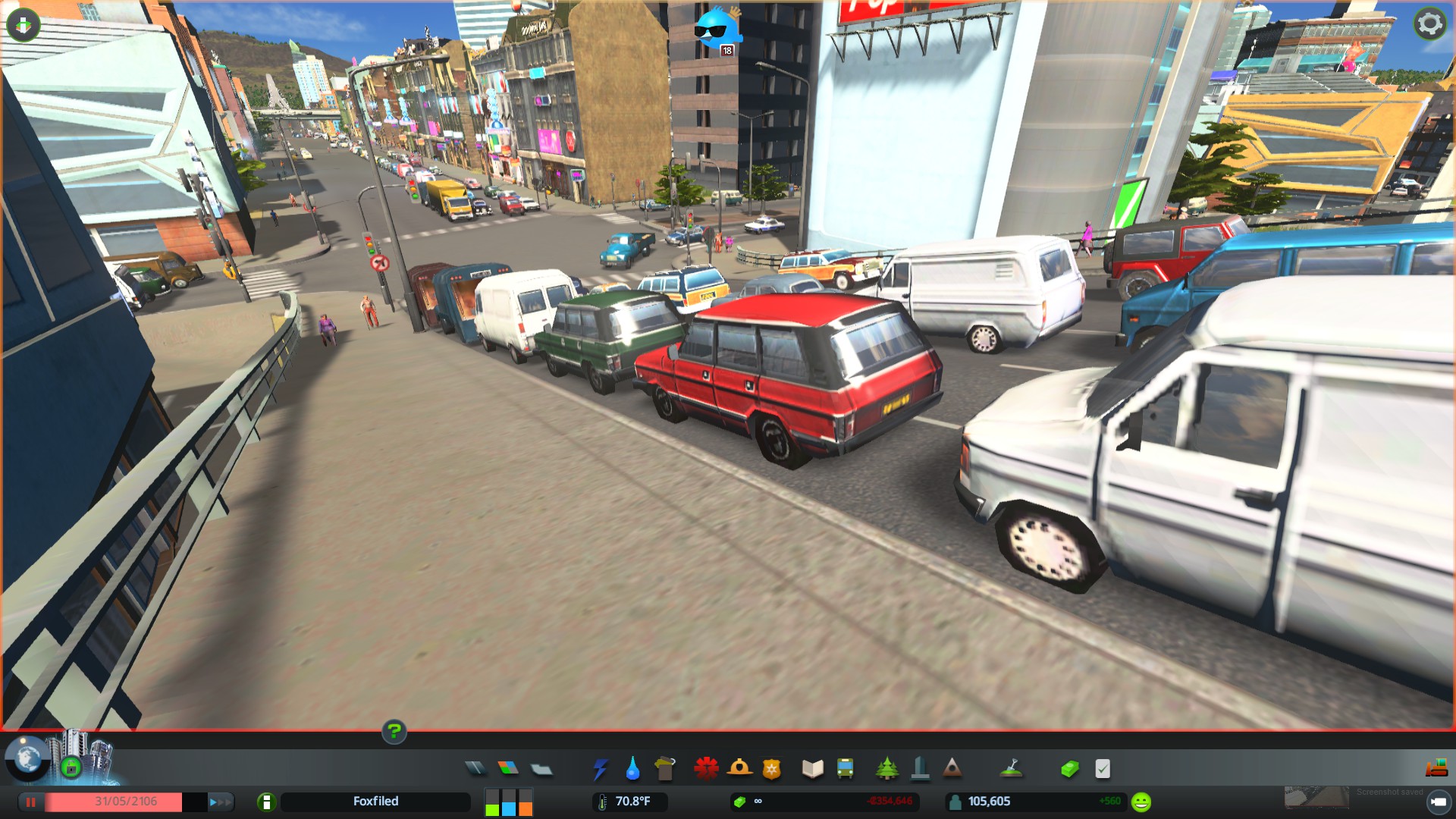Select the Electricity lightning bolt menu
Image resolution: width=1456 pixels, height=819 pixels.
600,769
